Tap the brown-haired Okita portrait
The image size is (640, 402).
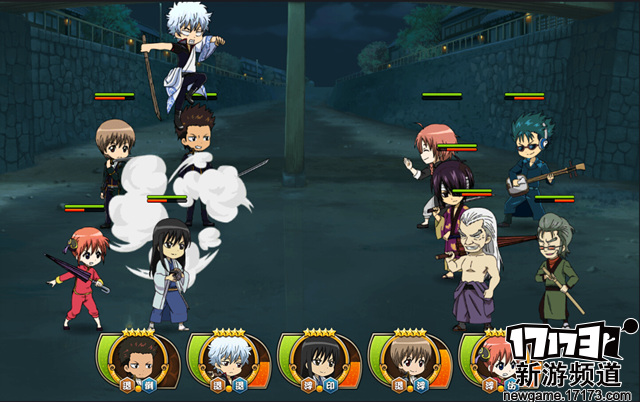[x=404, y=360]
